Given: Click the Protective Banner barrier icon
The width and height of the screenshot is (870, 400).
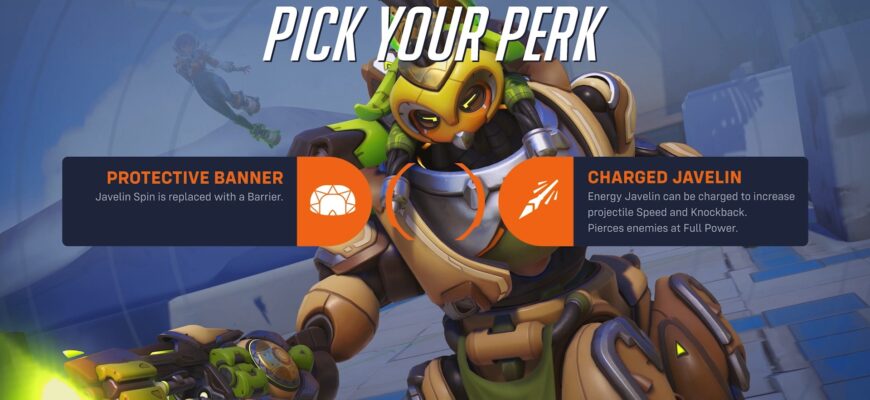Looking at the screenshot, I should coord(329,201).
